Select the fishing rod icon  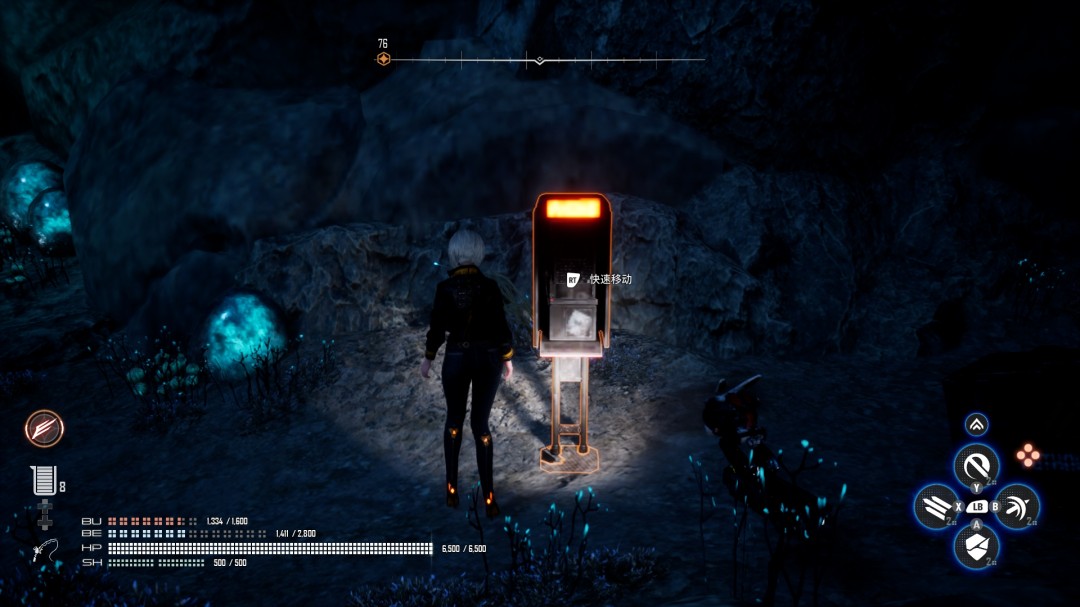45,550
